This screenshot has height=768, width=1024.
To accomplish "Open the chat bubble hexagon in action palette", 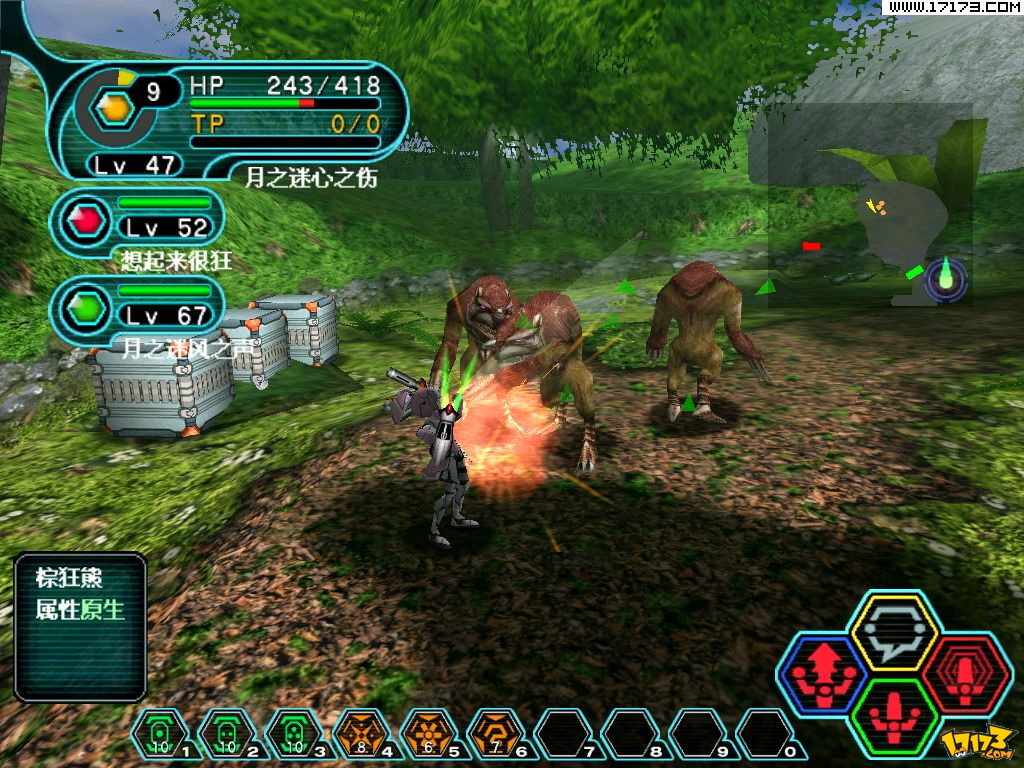I will coord(892,630).
